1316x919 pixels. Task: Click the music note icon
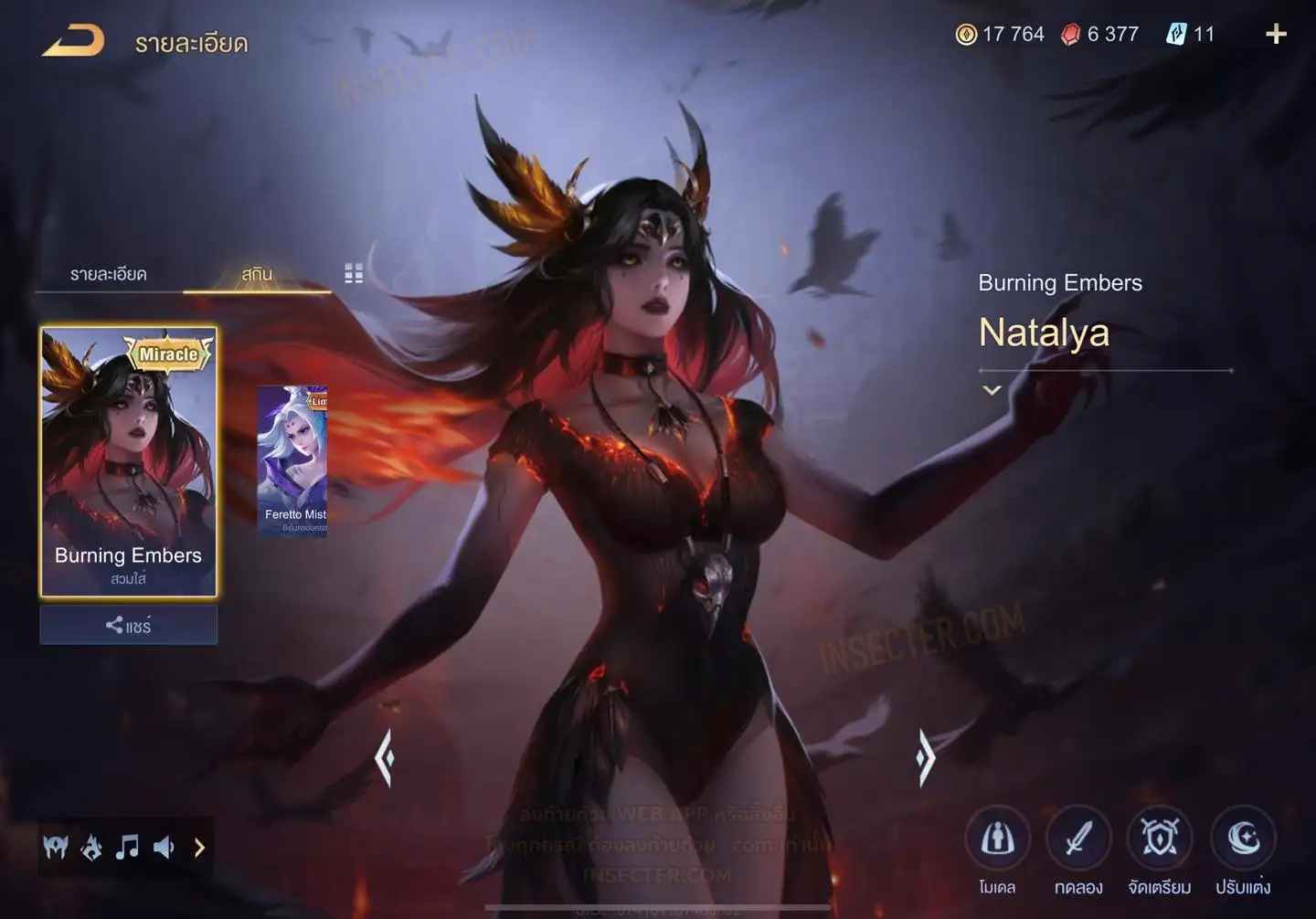click(127, 848)
